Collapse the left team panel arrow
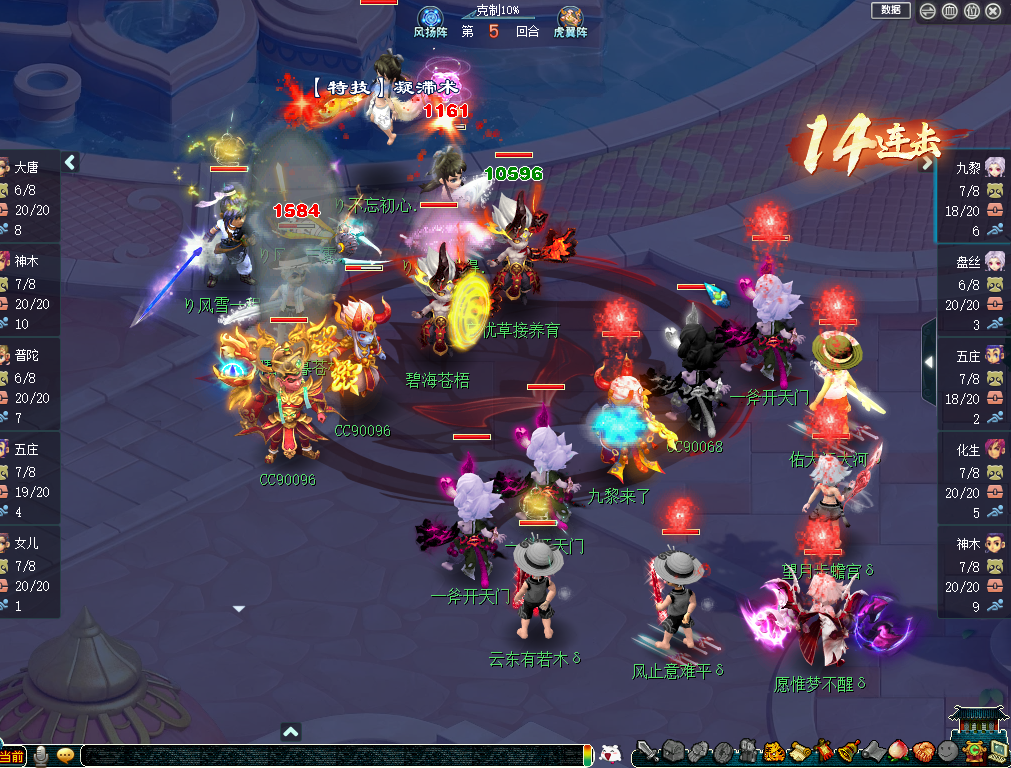 click(x=70, y=162)
